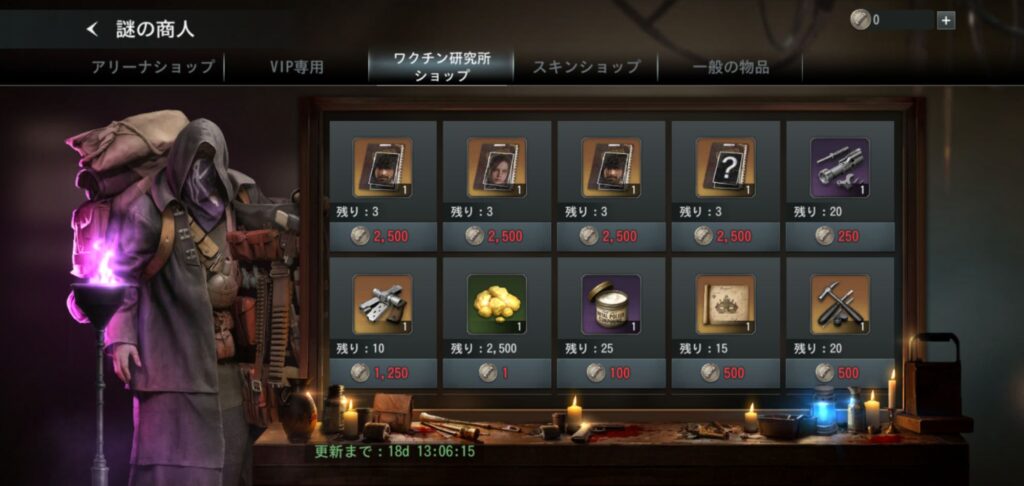Choose the female survivor portrait book item
This screenshot has height=486, width=1024.
click(497, 167)
